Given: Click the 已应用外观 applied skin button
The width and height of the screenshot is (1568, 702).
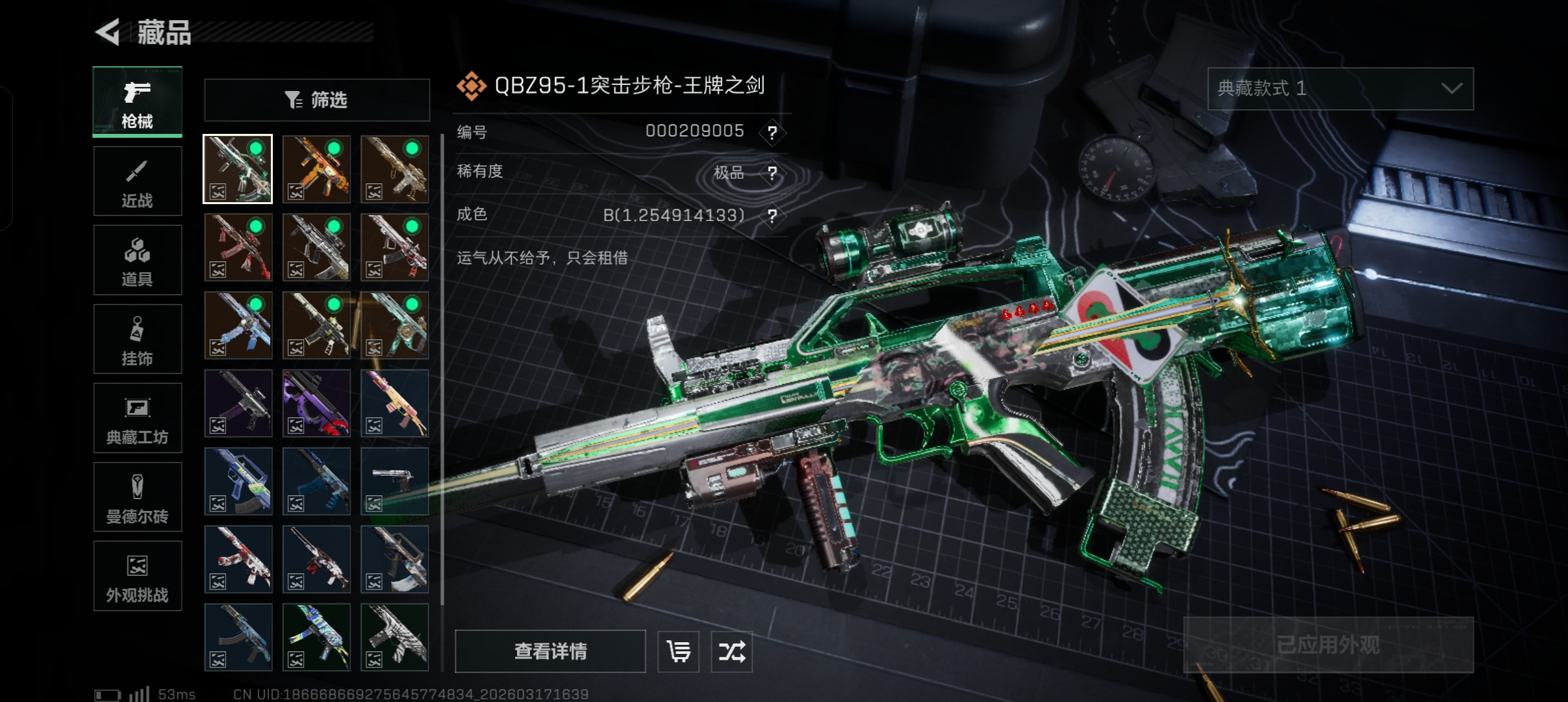Looking at the screenshot, I should click(x=1328, y=645).
